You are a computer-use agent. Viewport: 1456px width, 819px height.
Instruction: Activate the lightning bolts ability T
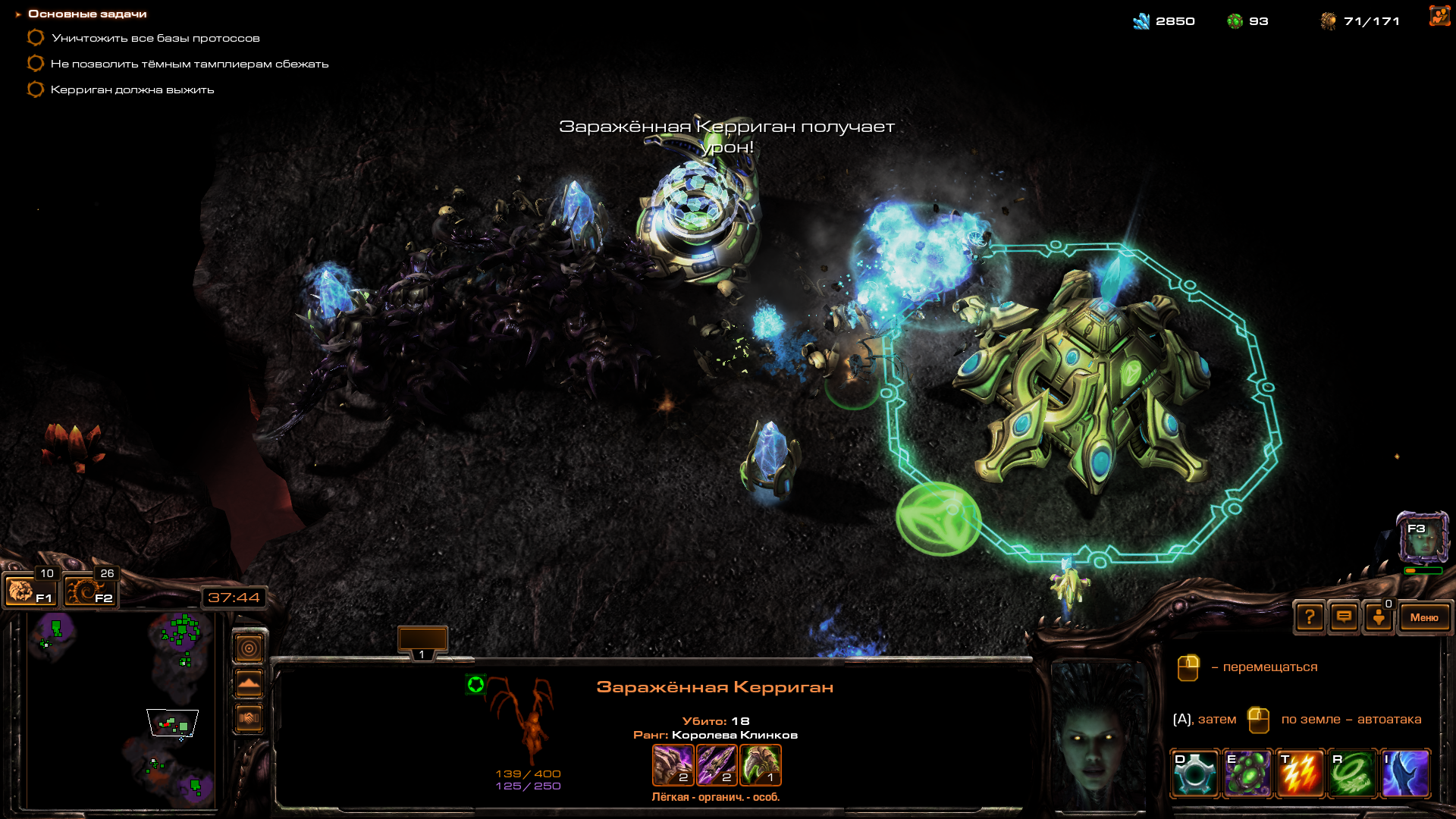point(1301,773)
